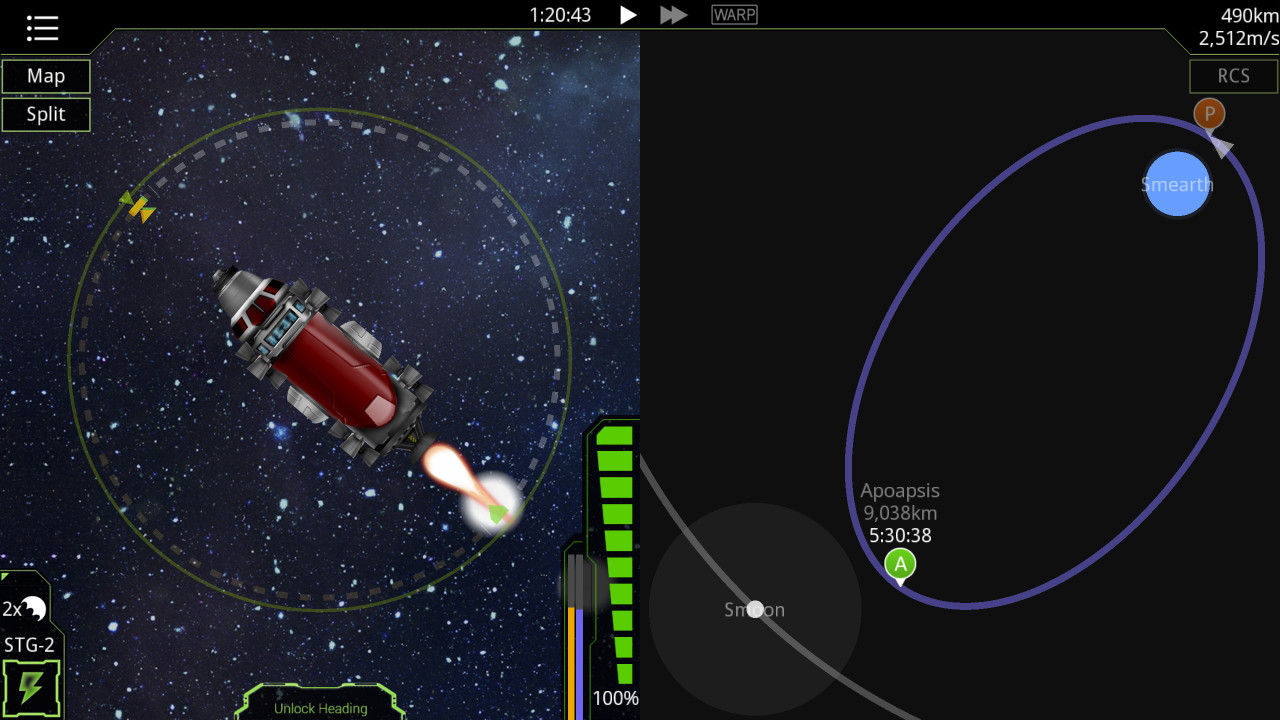Select the orange Periapsis marker on the orbit
The image size is (1280, 720).
[1209, 113]
